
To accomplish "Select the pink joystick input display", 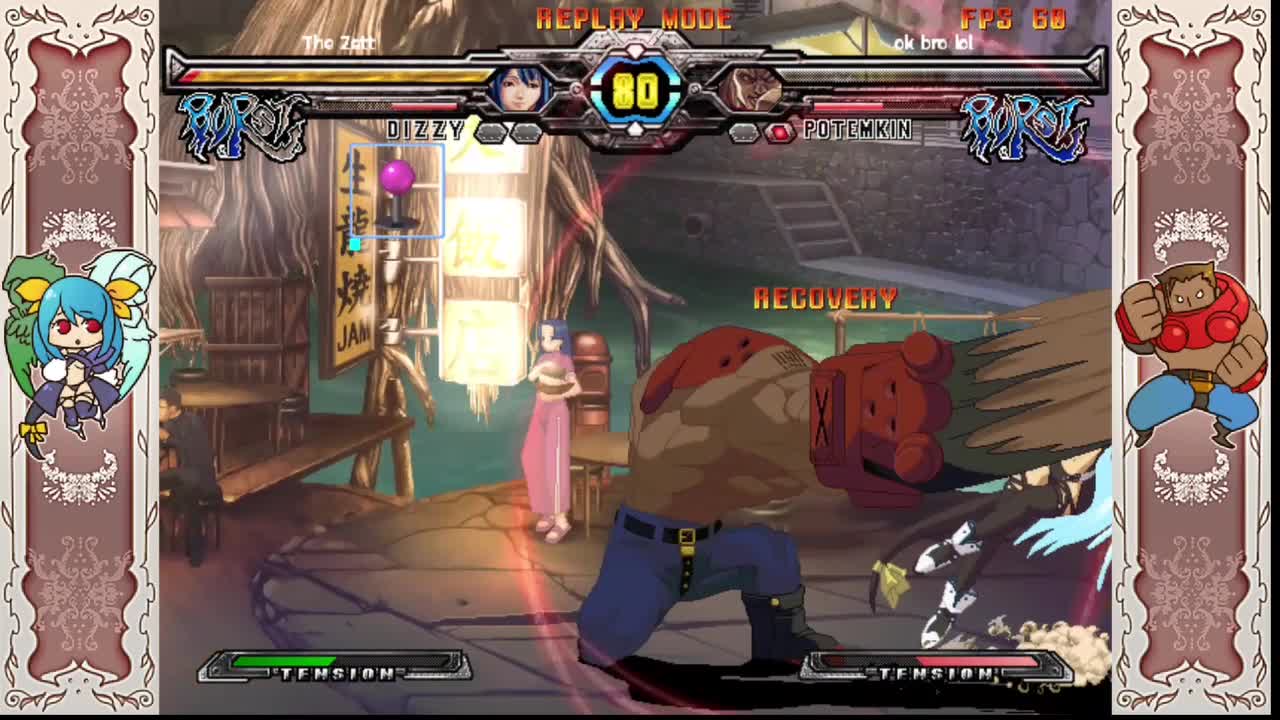I will [x=397, y=192].
